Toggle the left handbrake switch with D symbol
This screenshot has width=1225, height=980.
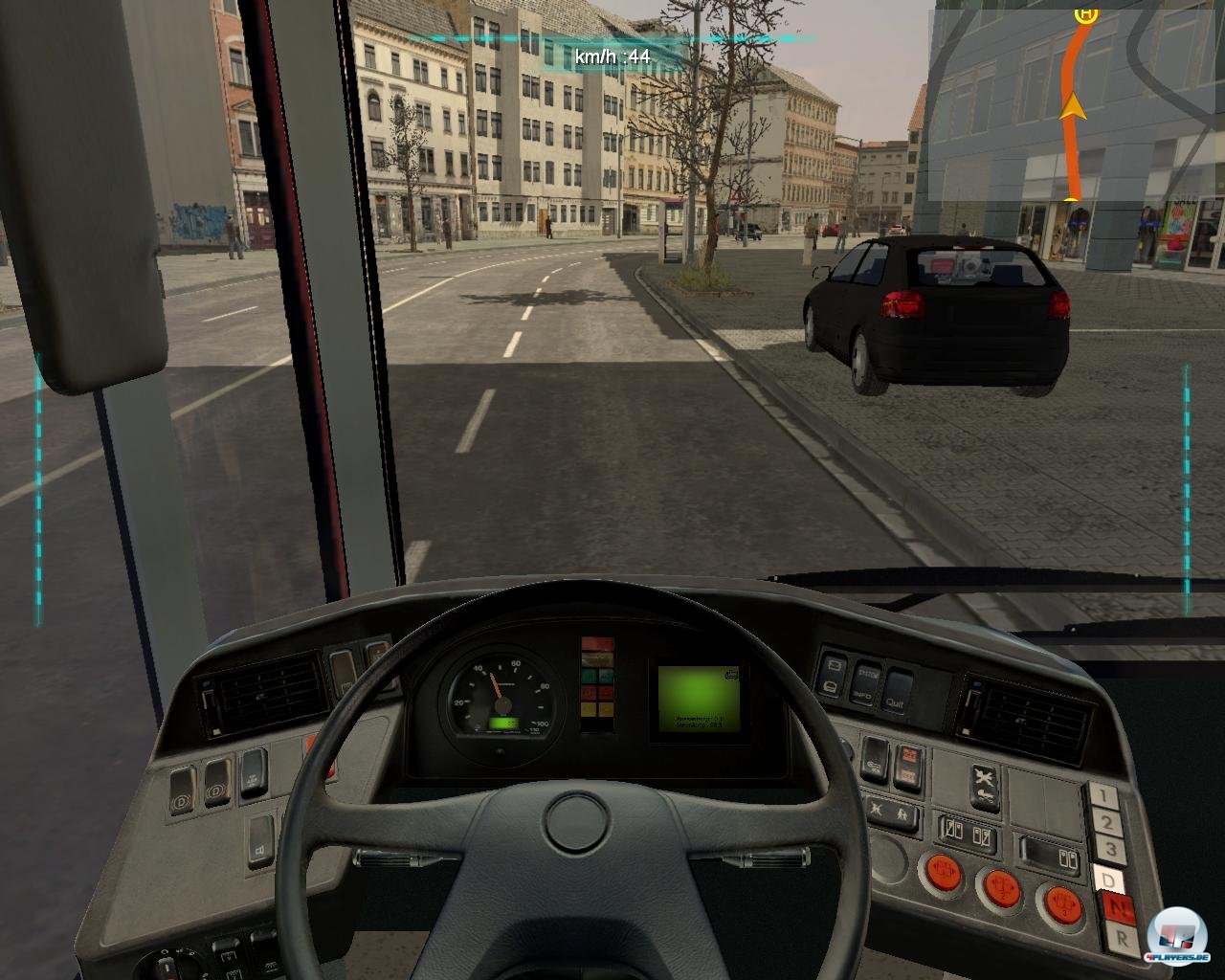point(179,800)
